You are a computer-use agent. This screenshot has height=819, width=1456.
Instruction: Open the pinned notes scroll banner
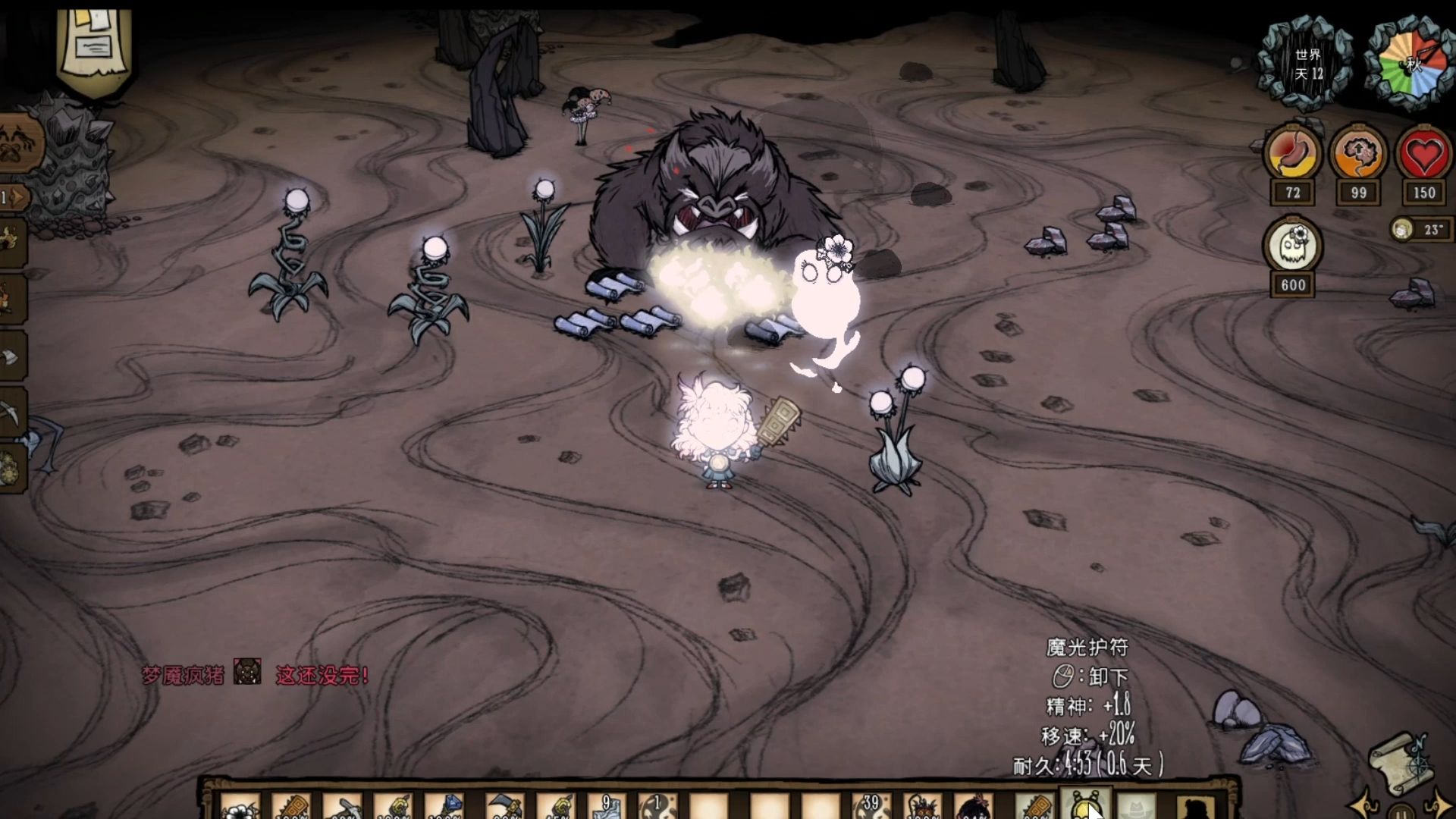click(x=95, y=45)
